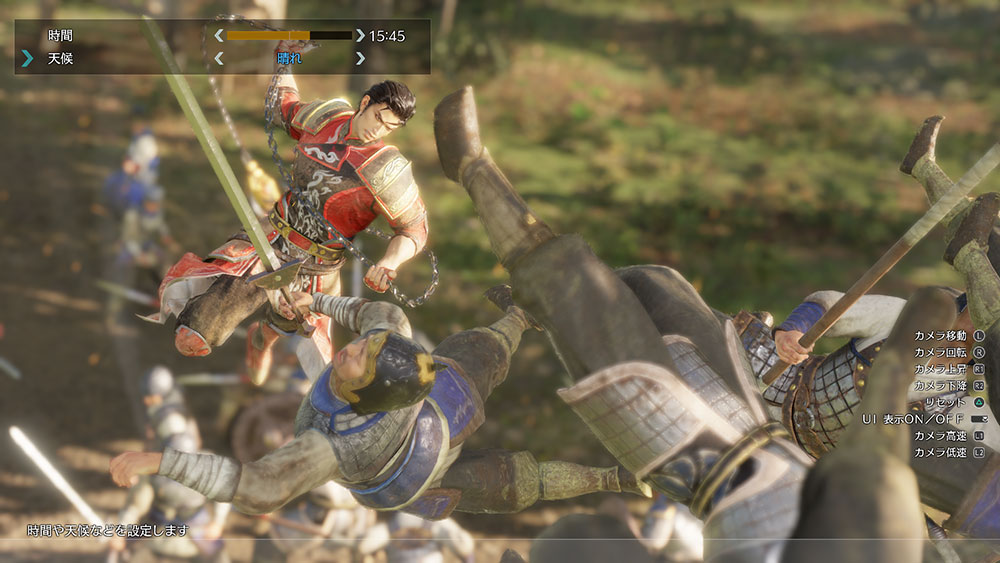Select the 時間 time setting row
The width and height of the screenshot is (1000, 563).
point(60,36)
